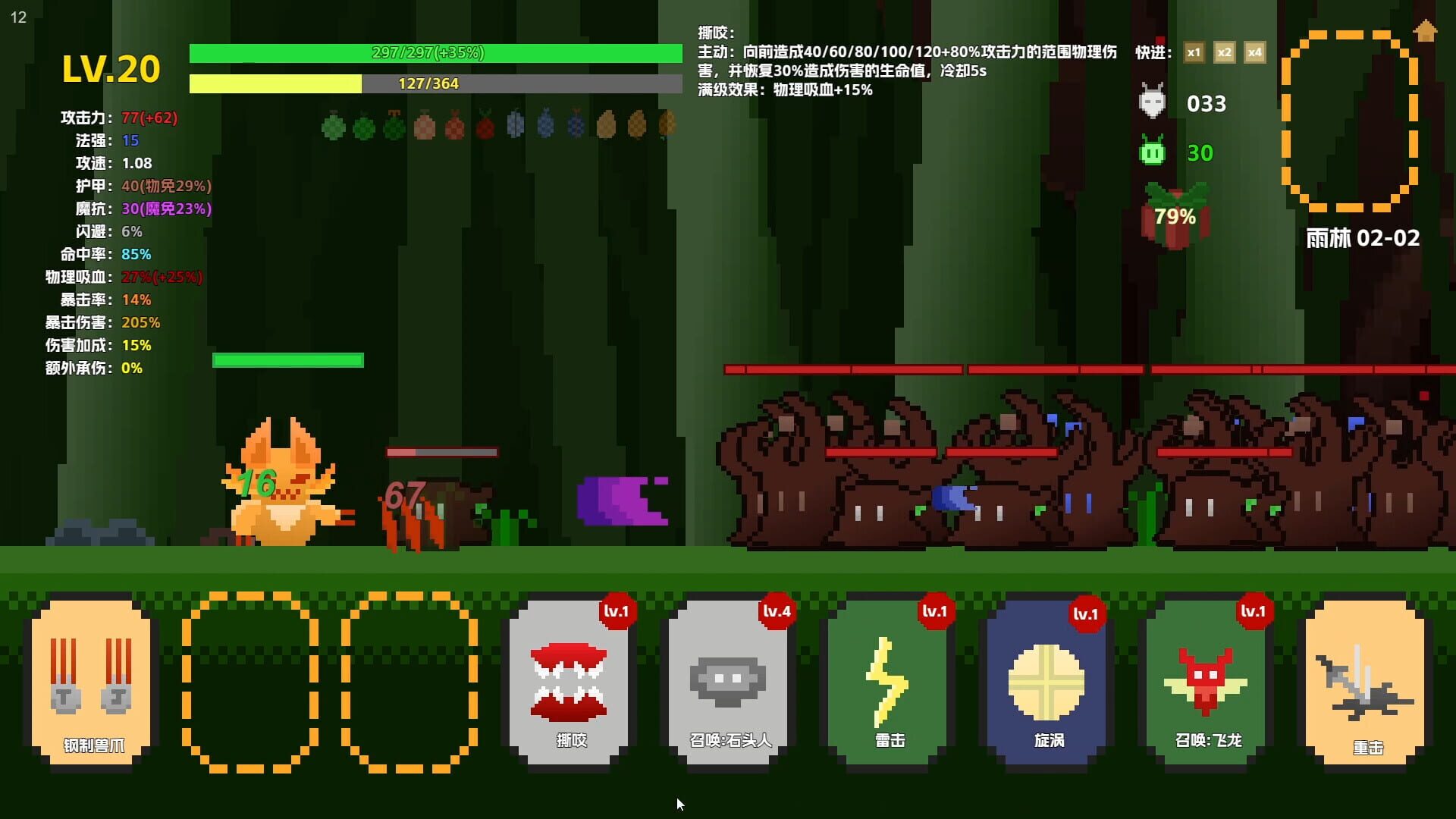Switch to x4 fast-forward speed
Viewport: 1456px width, 819px height.
click(x=1254, y=53)
